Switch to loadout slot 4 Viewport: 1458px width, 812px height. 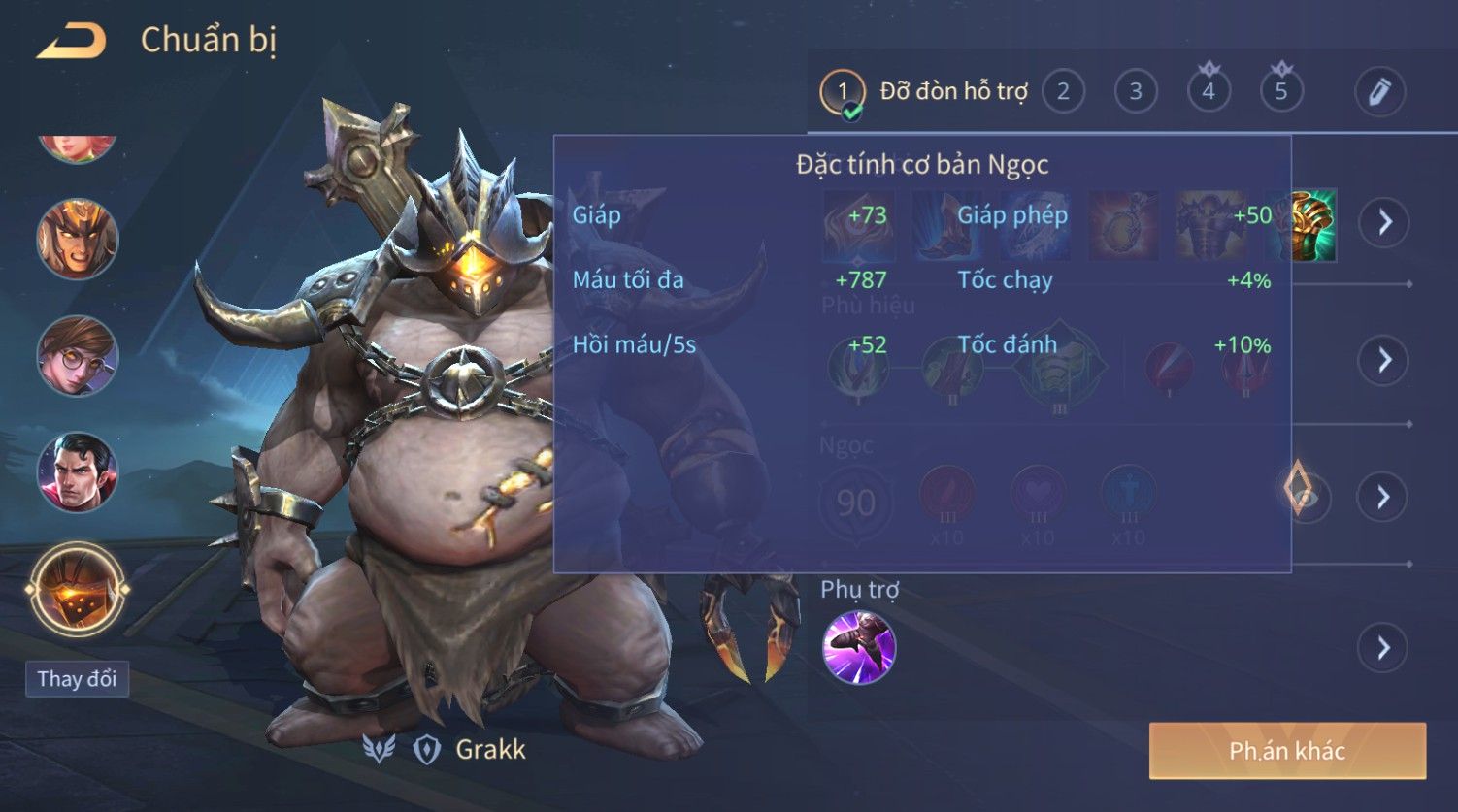1209,92
